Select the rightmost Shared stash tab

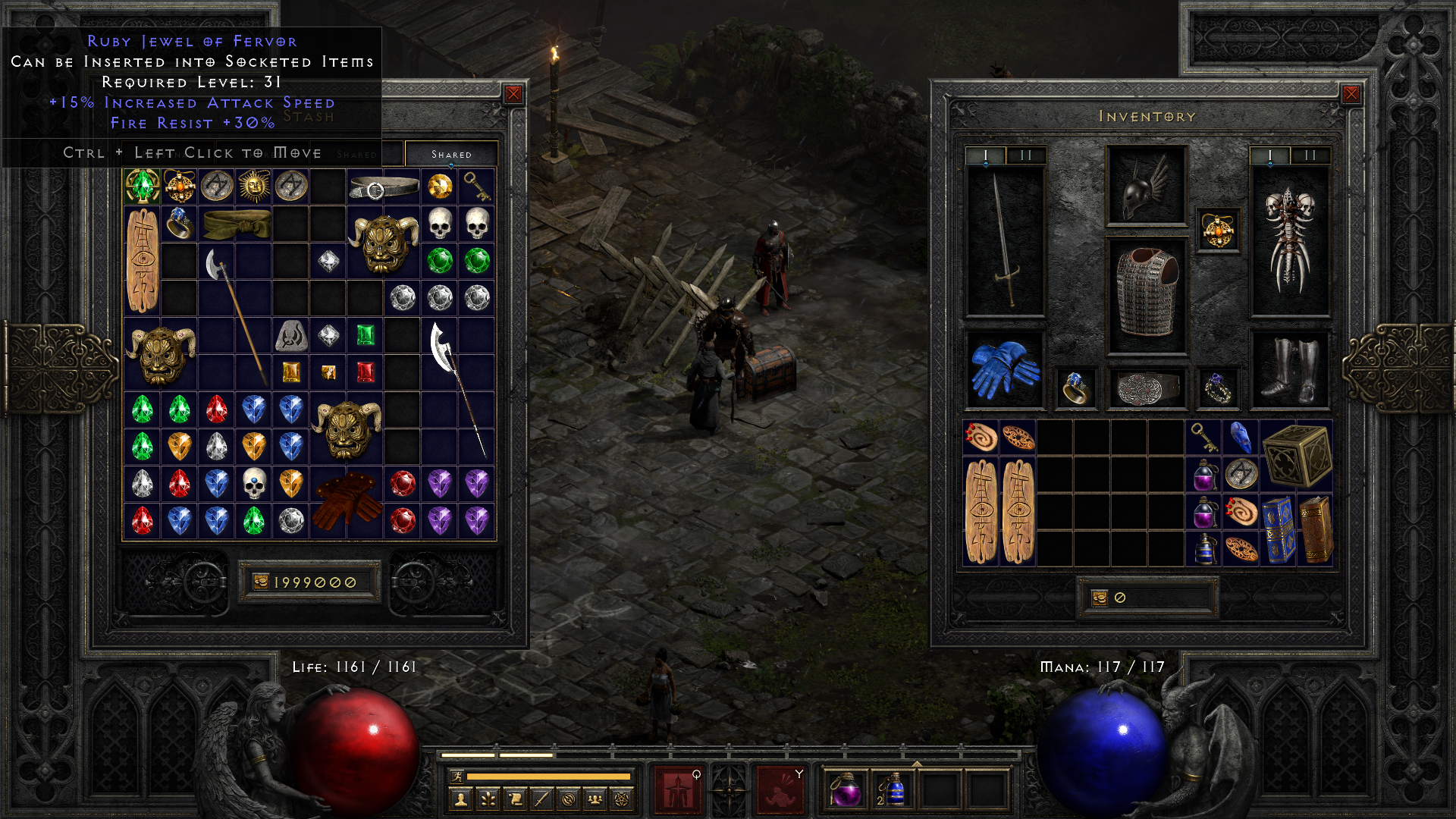[x=451, y=154]
